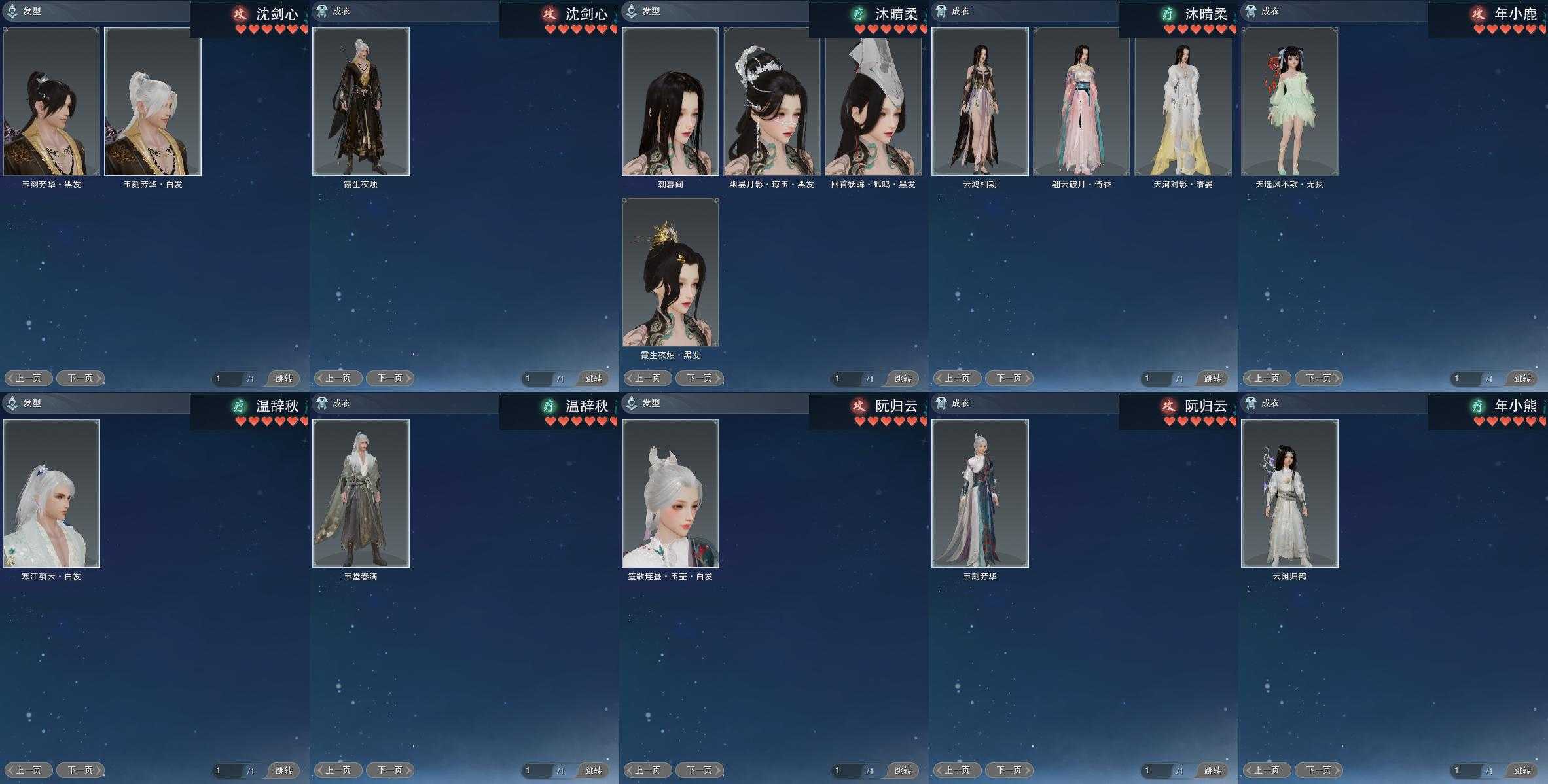Pick the 霞生夜烛·黑发 hairstyle with gold hairpin
The image size is (1548, 784).
point(670,272)
